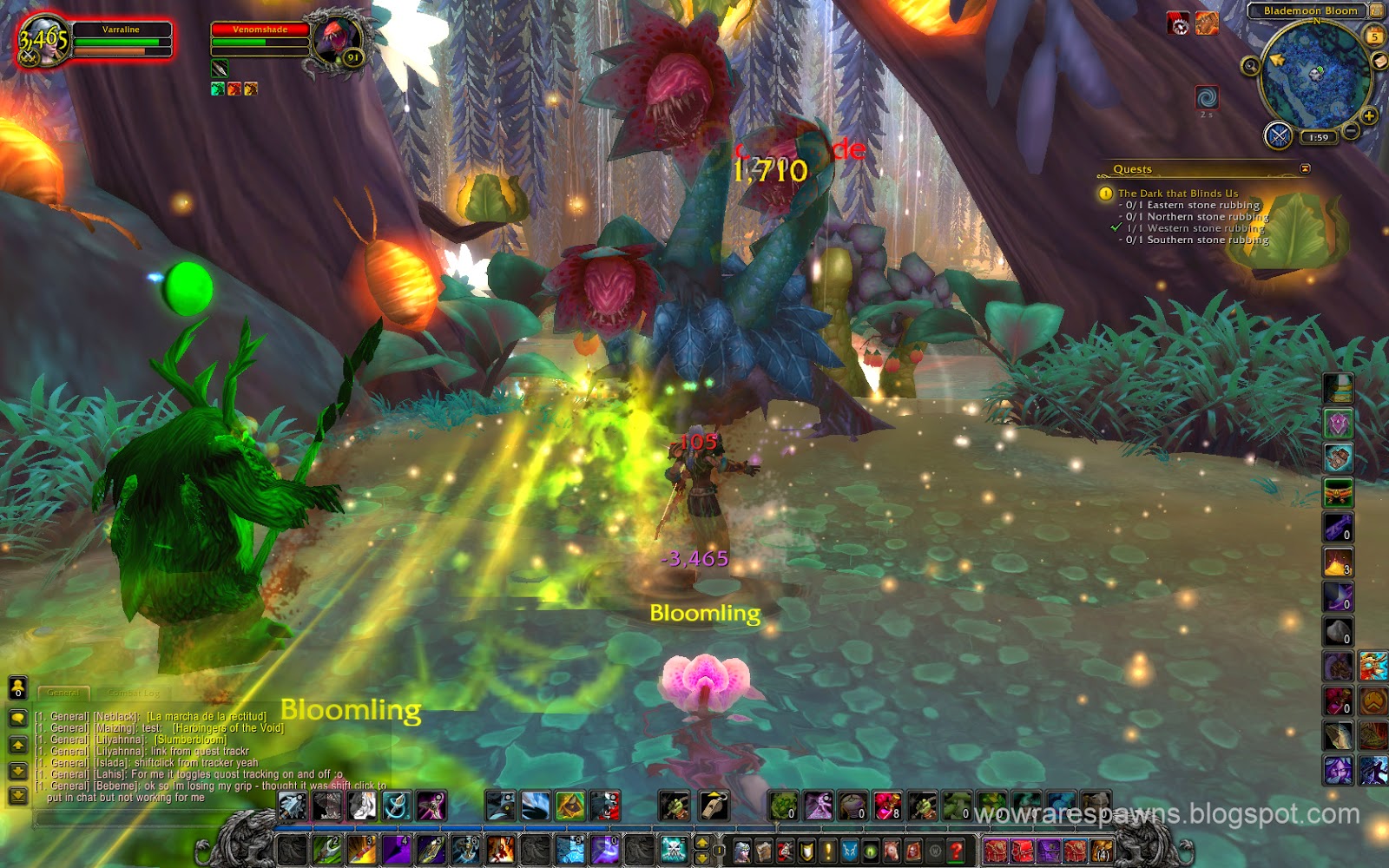Switch to the Combat Log tab

(135, 694)
